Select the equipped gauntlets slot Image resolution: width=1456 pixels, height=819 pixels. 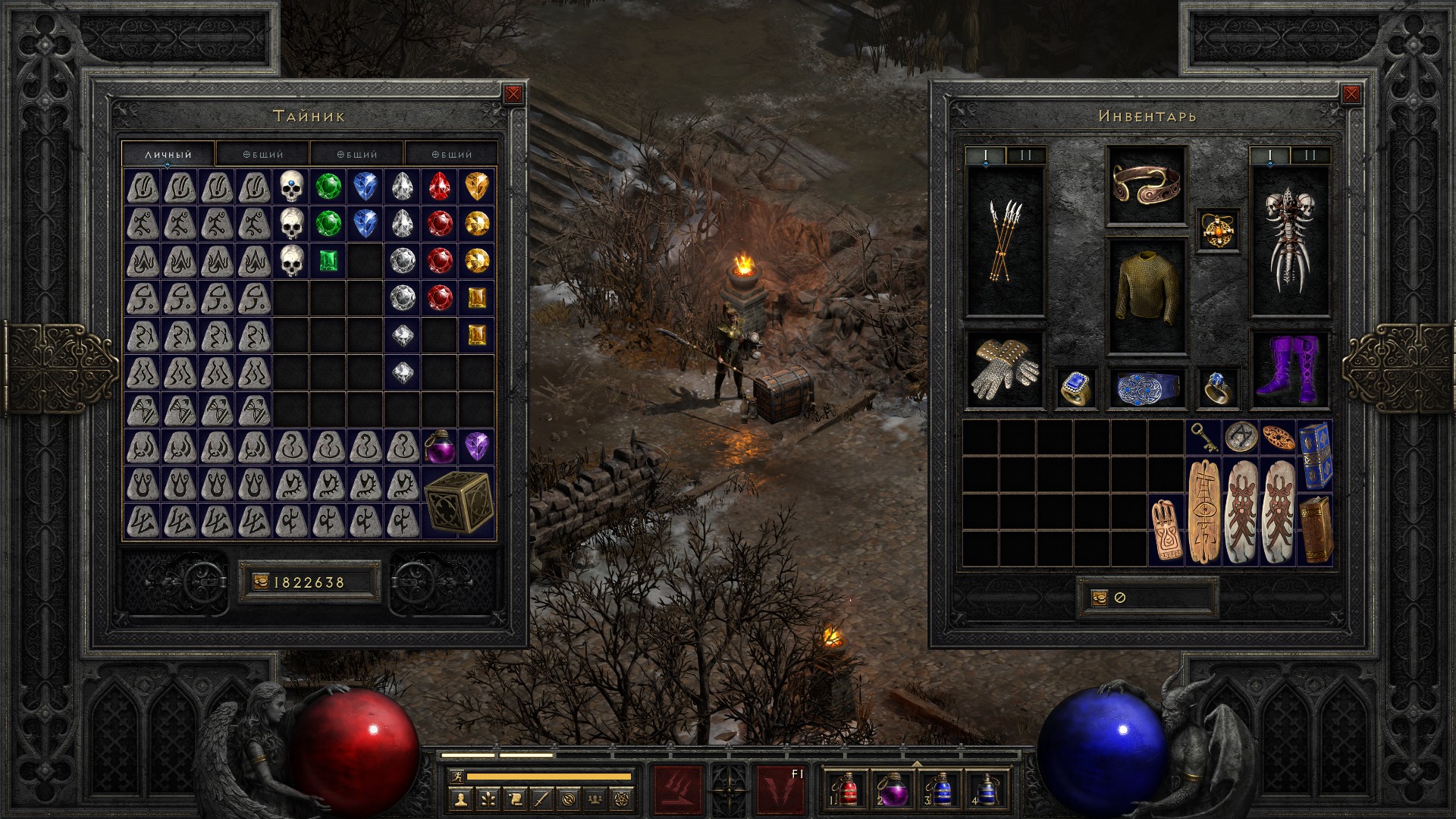tap(1005, 370)
